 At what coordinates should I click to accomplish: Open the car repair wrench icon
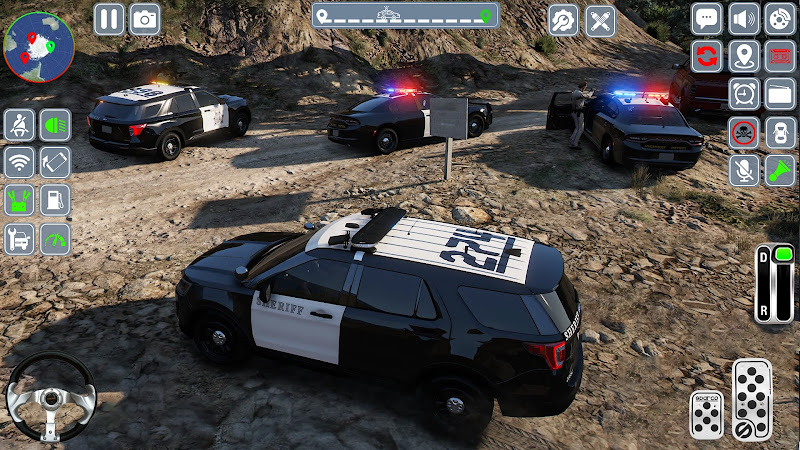[x=19, y=238]
